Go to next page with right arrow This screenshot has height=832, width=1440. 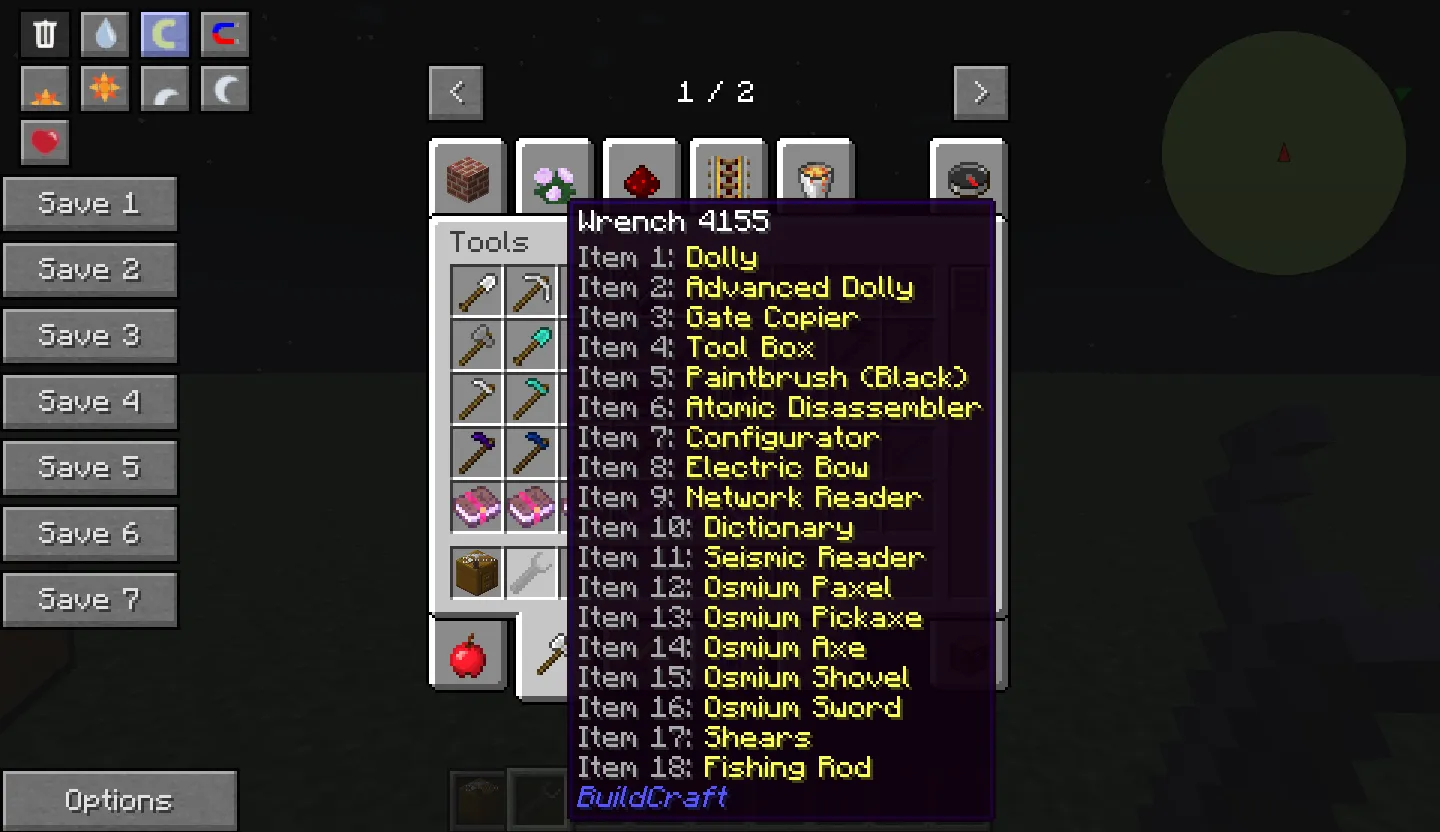point(980,92)
